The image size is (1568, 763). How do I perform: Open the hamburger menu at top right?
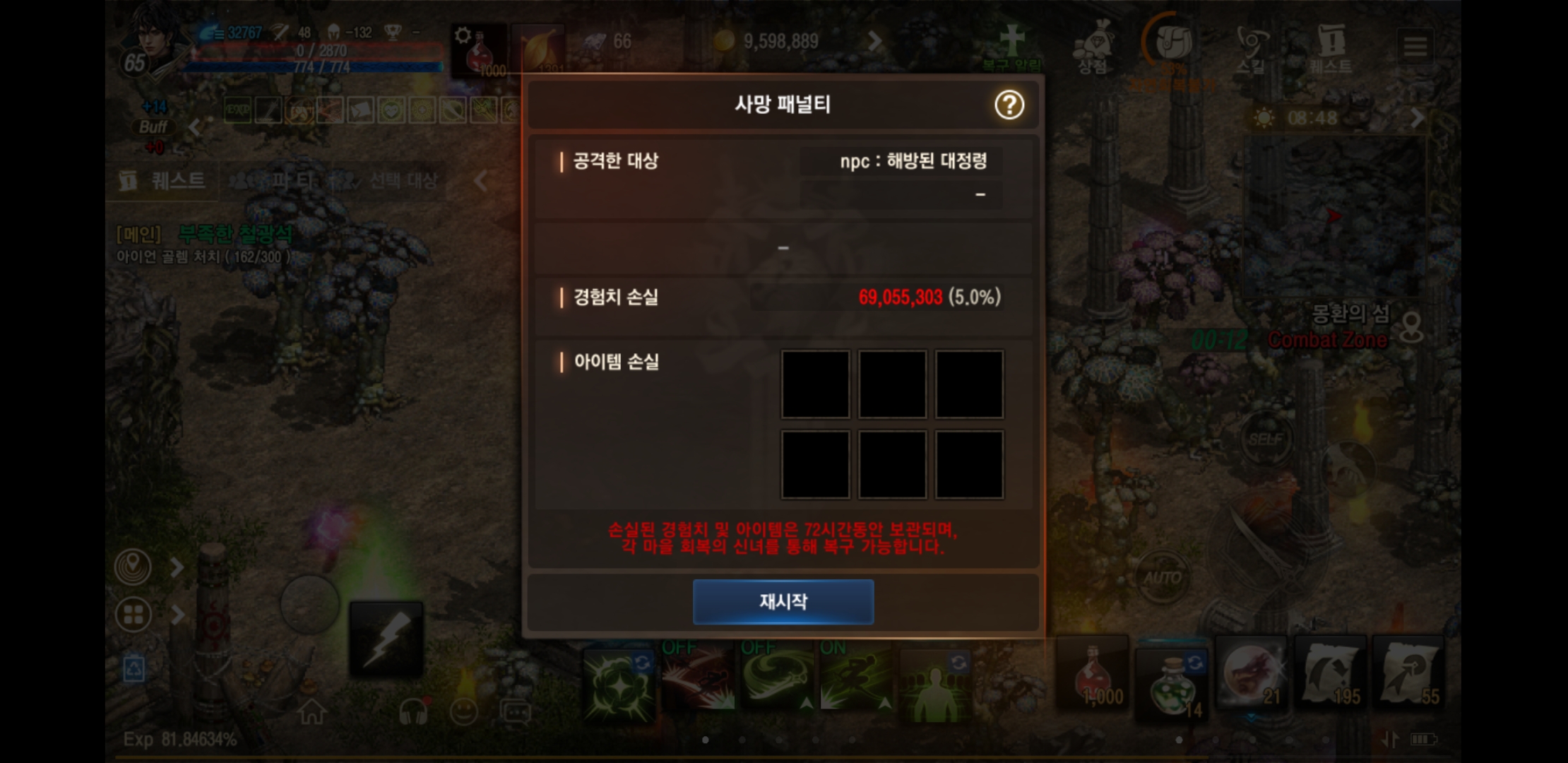click(1415, 46)
